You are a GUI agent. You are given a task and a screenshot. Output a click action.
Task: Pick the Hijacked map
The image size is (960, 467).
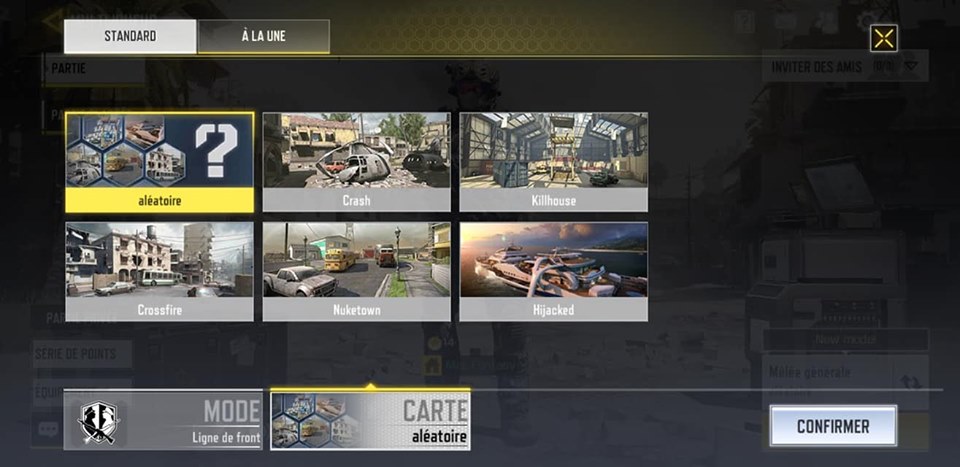(x=553, y=271)
